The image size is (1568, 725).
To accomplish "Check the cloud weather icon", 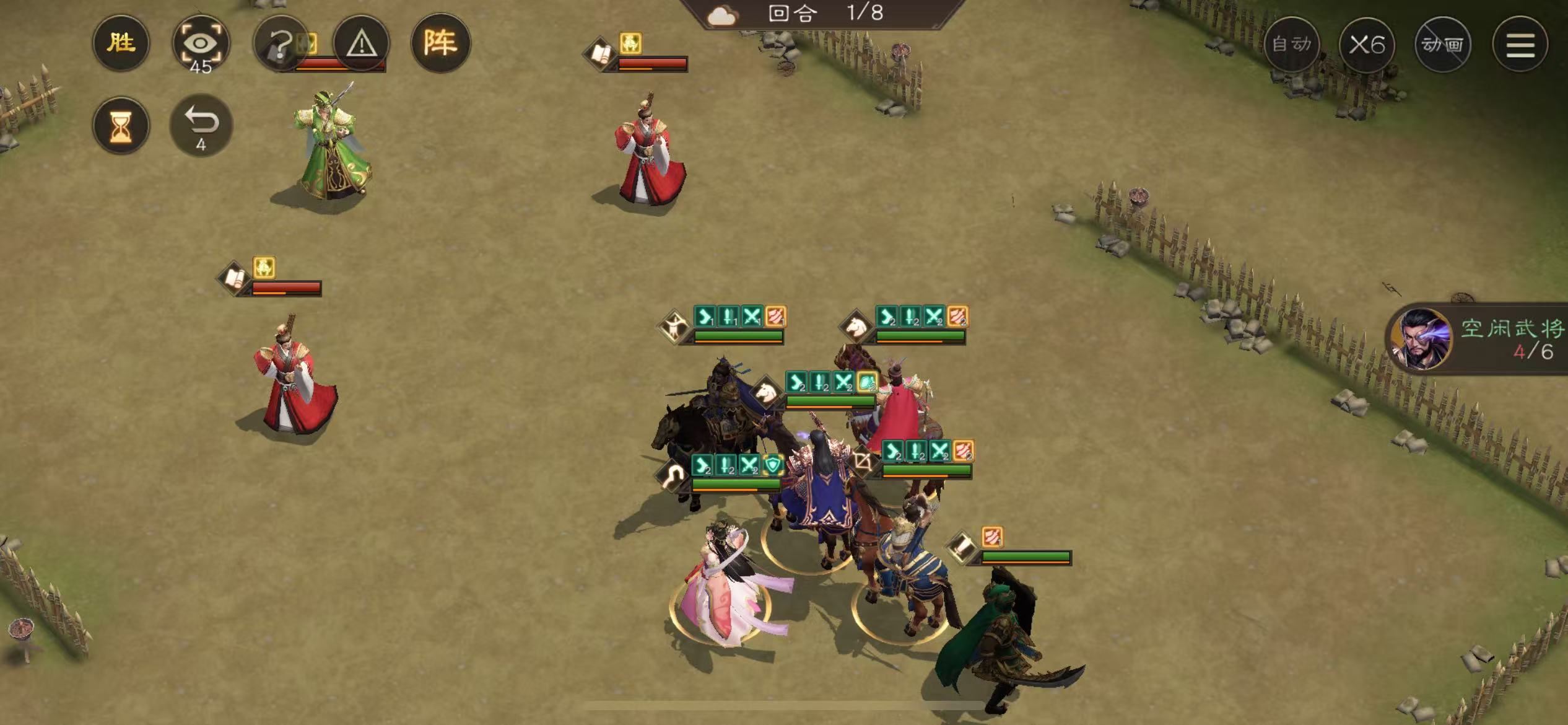I will click(x=722, y=15).
